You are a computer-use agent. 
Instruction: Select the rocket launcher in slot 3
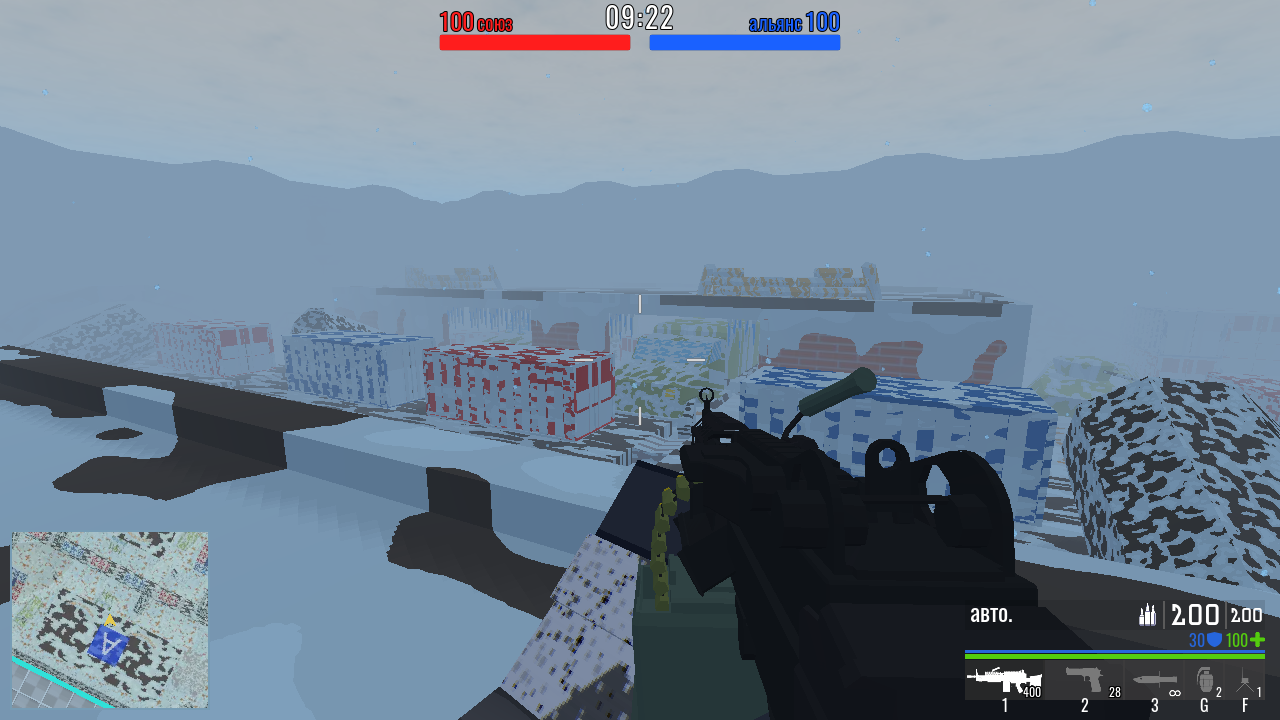tap(1155, 680)
